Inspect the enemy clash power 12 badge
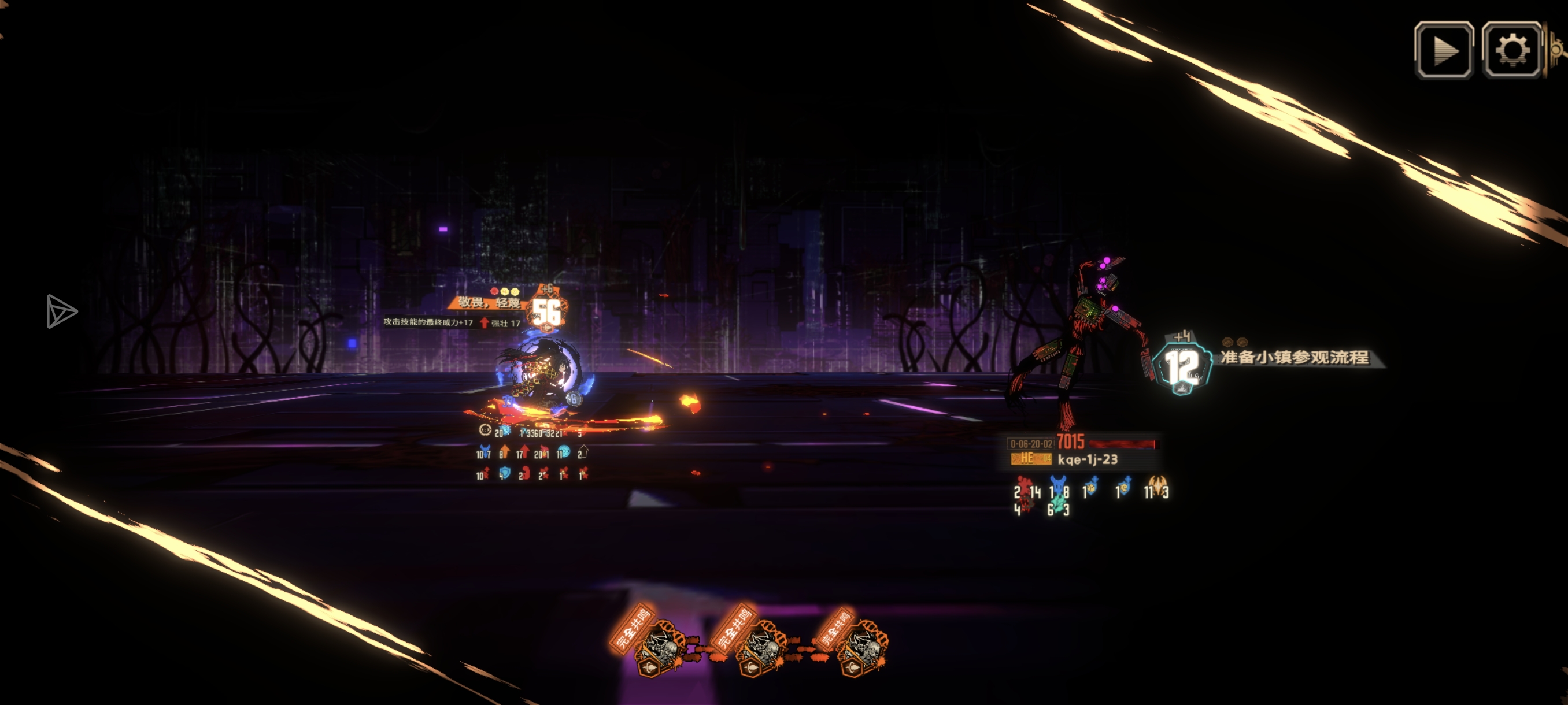Viewport: 1568px width, 705px height. 1181,368
